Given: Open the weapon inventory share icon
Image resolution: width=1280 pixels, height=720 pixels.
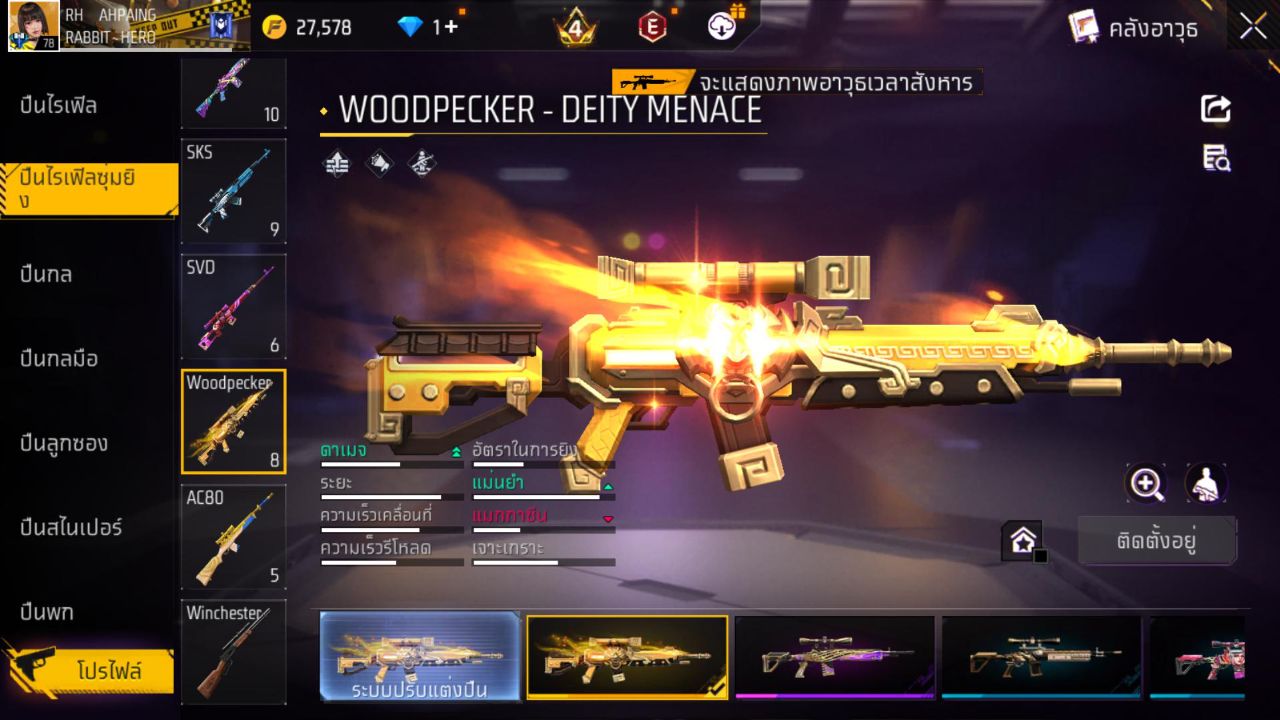Looking at the screenshot, I should (x=1216, y=110).
